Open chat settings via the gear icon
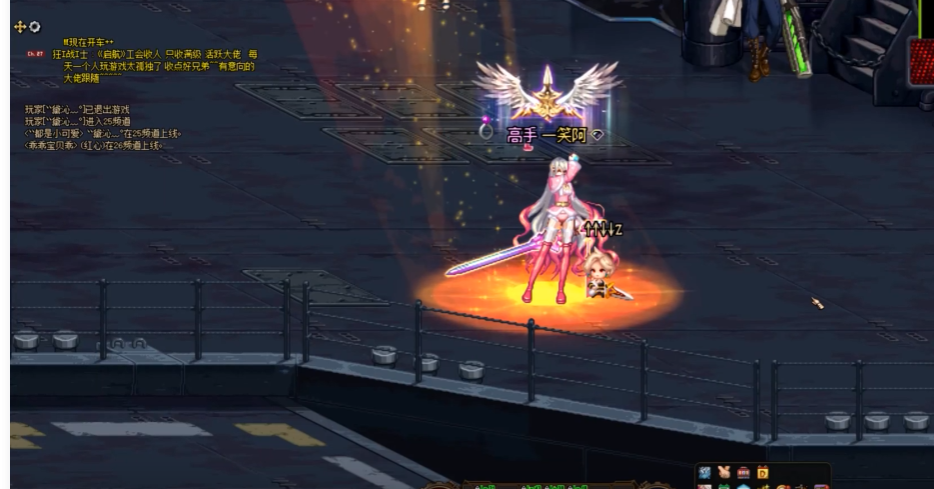The width and height of the screenshot is (934, 489). coord(35,27)
